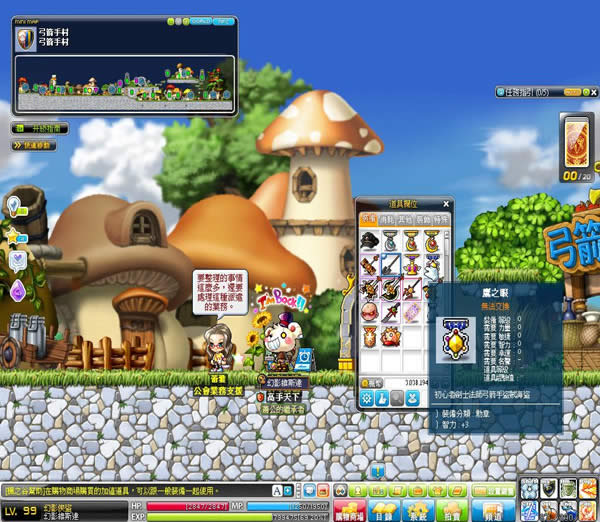Click the lightbulb notification icon
Viewport: 600px width, 522px height.
(16, 207)
